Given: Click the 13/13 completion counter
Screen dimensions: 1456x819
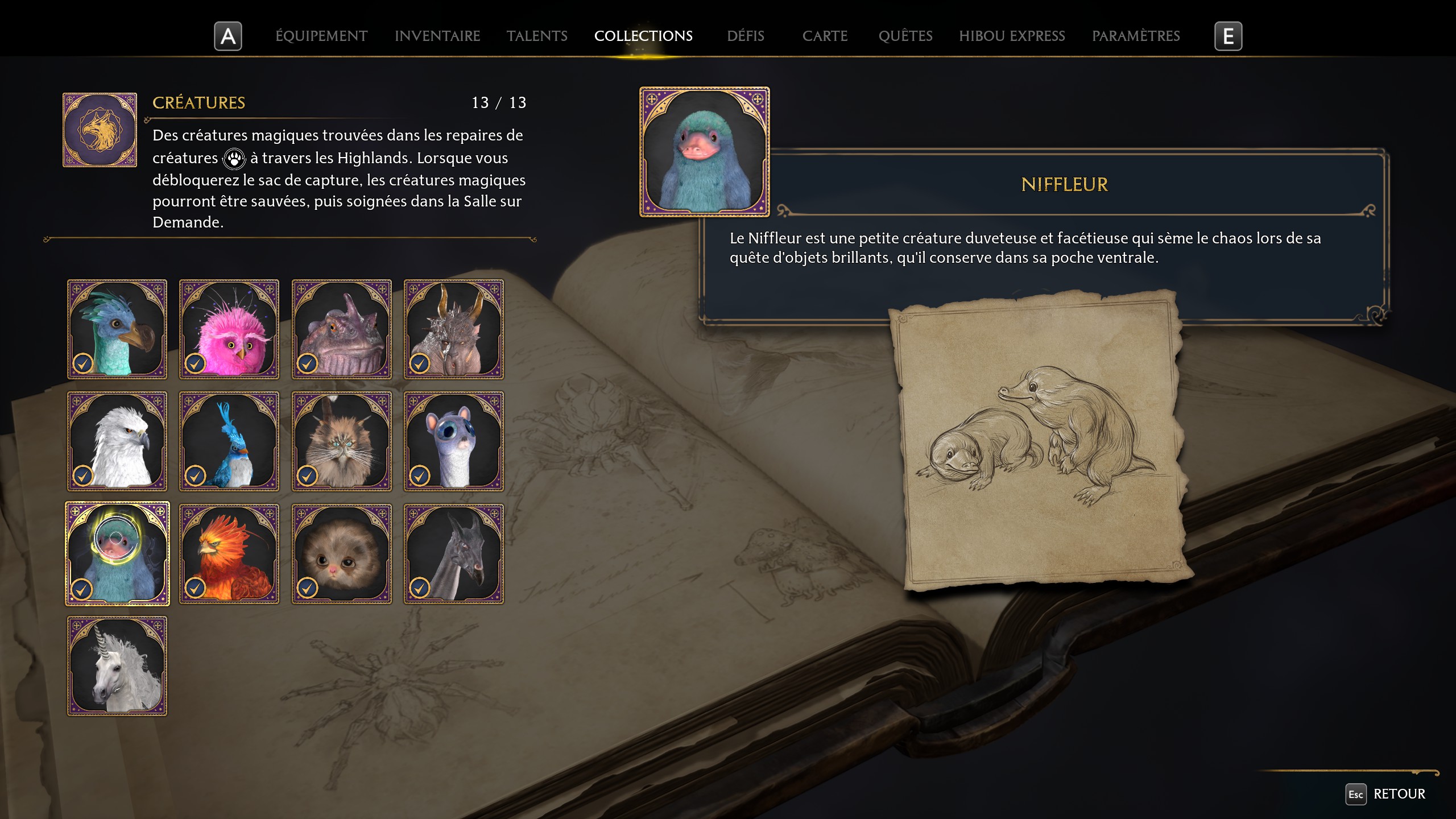Looking at the screenshot, I should pos(498,103).
